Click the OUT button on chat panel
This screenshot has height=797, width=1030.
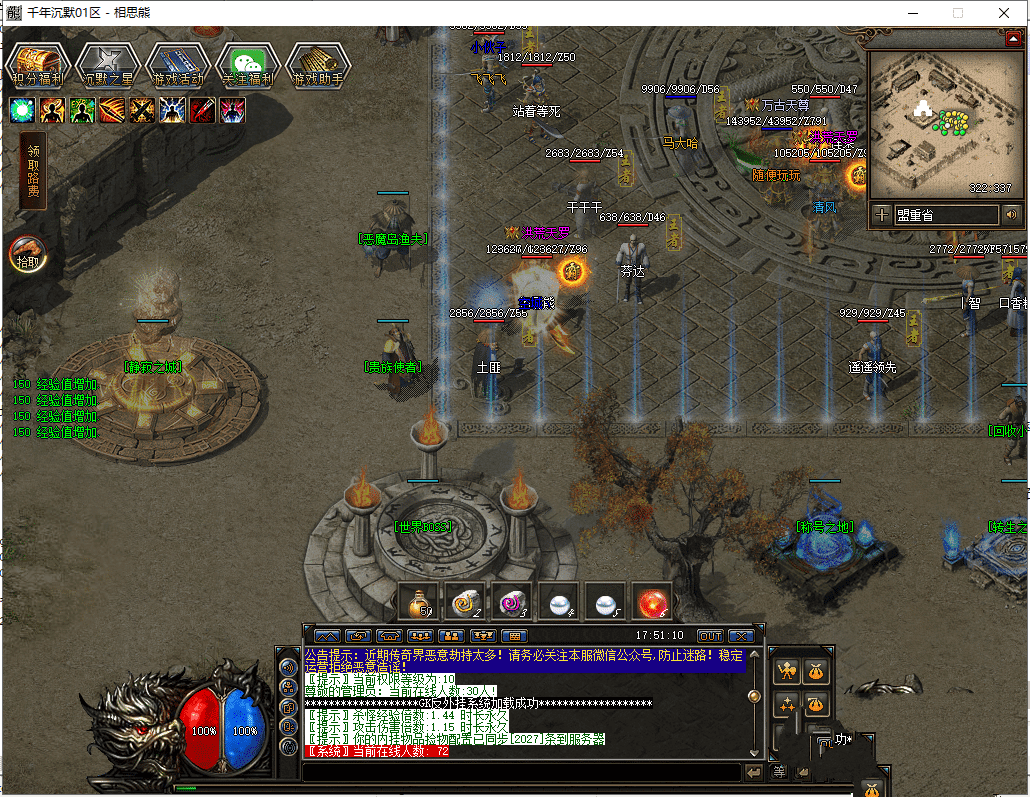(x=710, y=635)
